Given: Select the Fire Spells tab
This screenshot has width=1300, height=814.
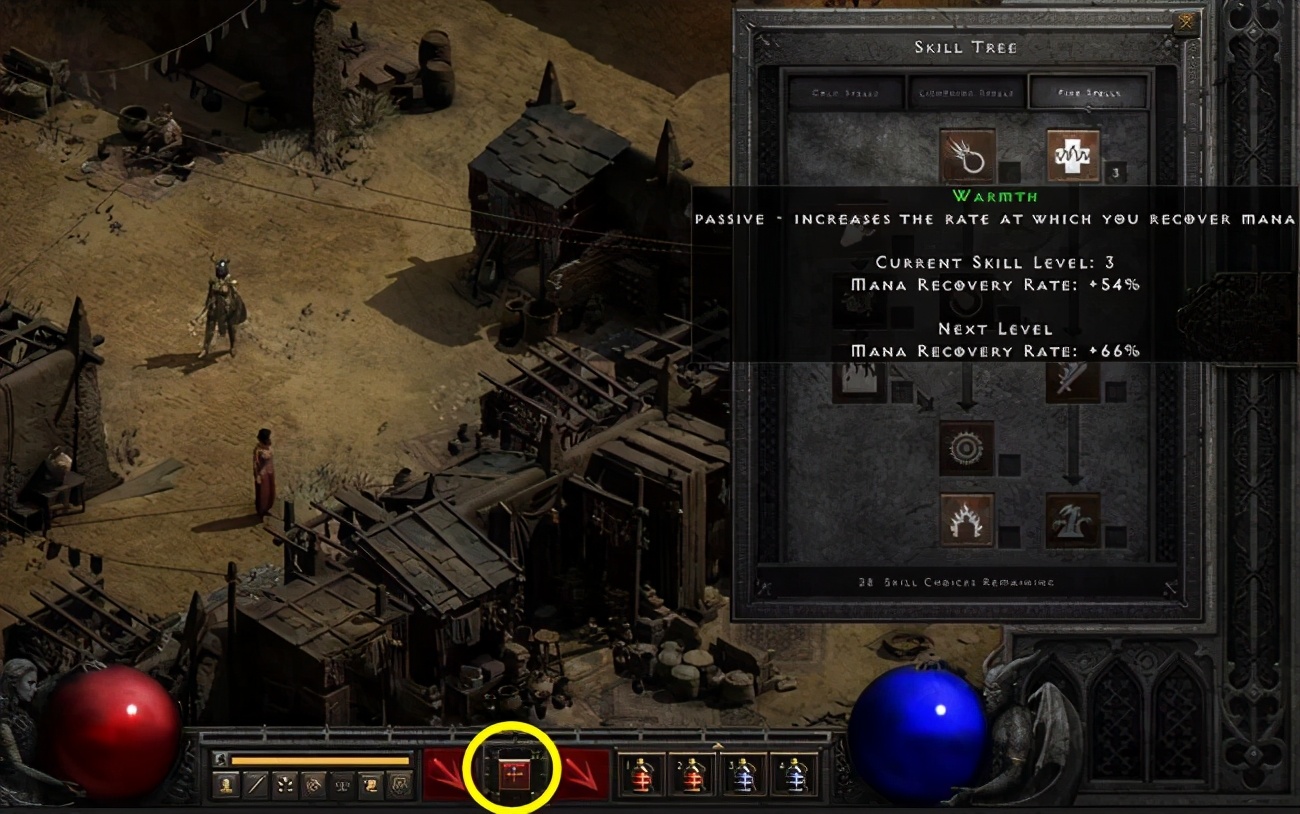Looking at the screenshot, I should click(x=1088, y=93).
